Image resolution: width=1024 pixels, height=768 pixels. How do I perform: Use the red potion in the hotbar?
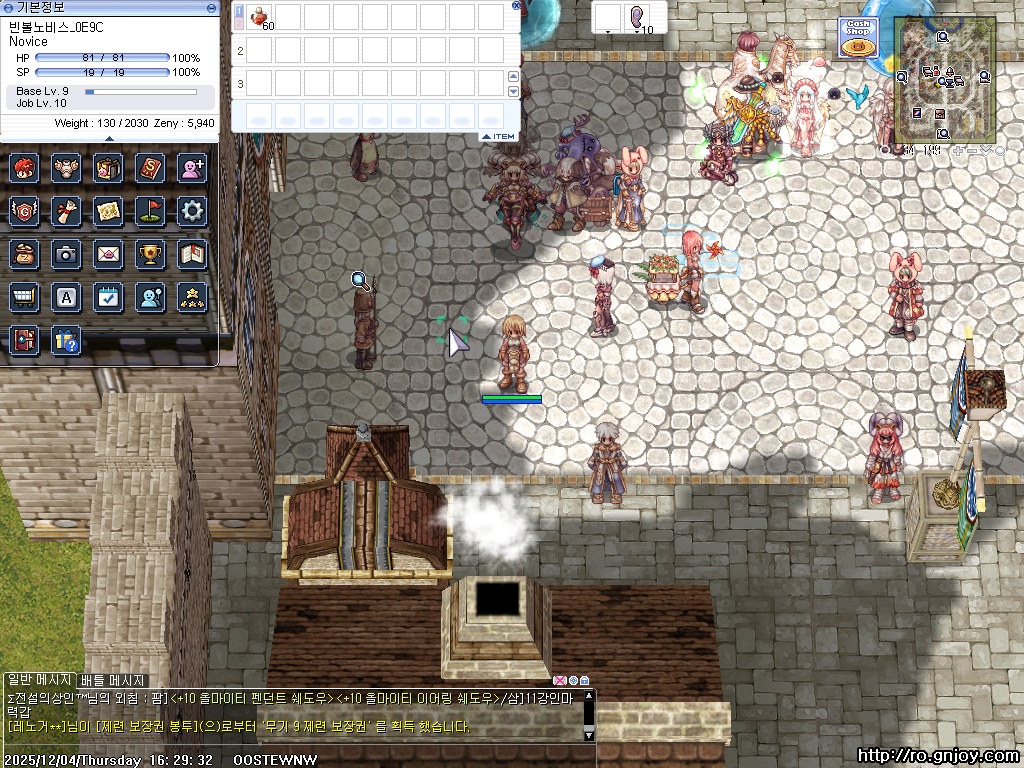click(259, 16)
